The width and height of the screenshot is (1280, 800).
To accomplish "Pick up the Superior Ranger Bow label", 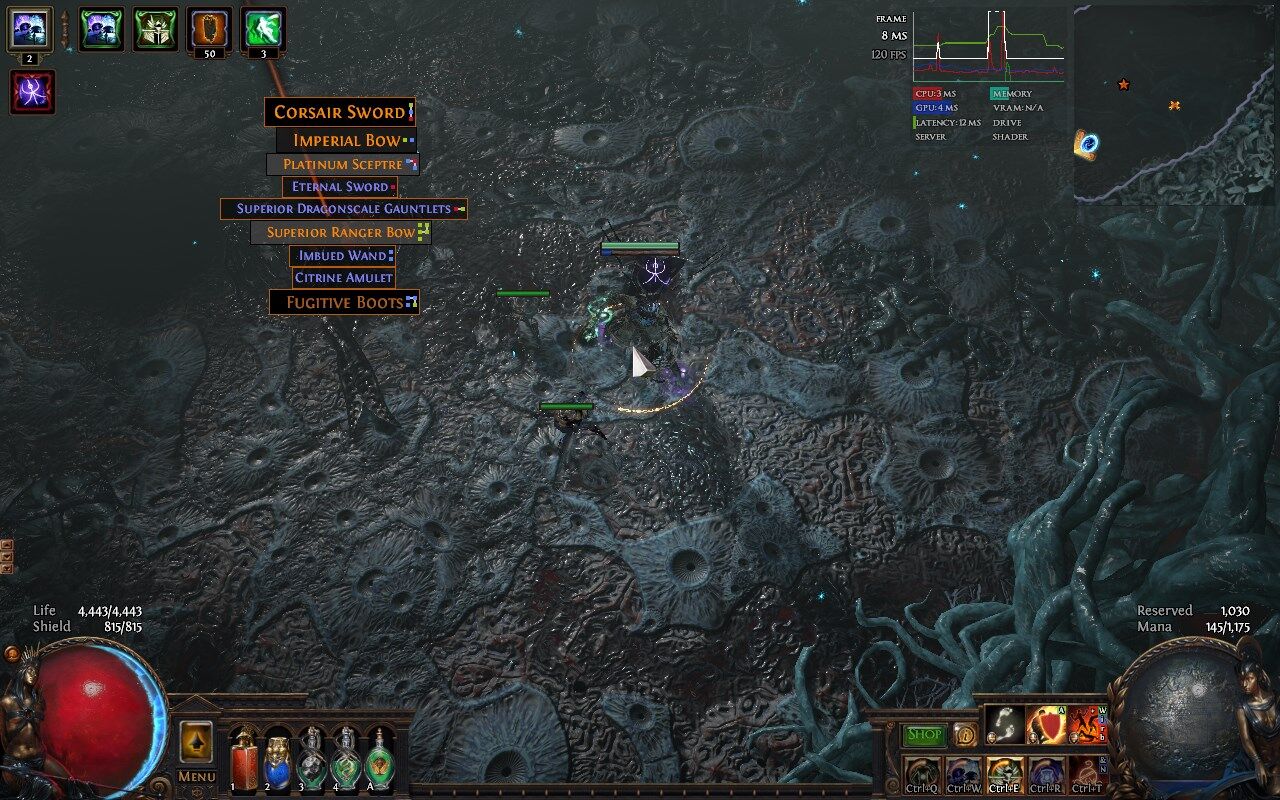I will pyautogui.click(x=340, y=232).
